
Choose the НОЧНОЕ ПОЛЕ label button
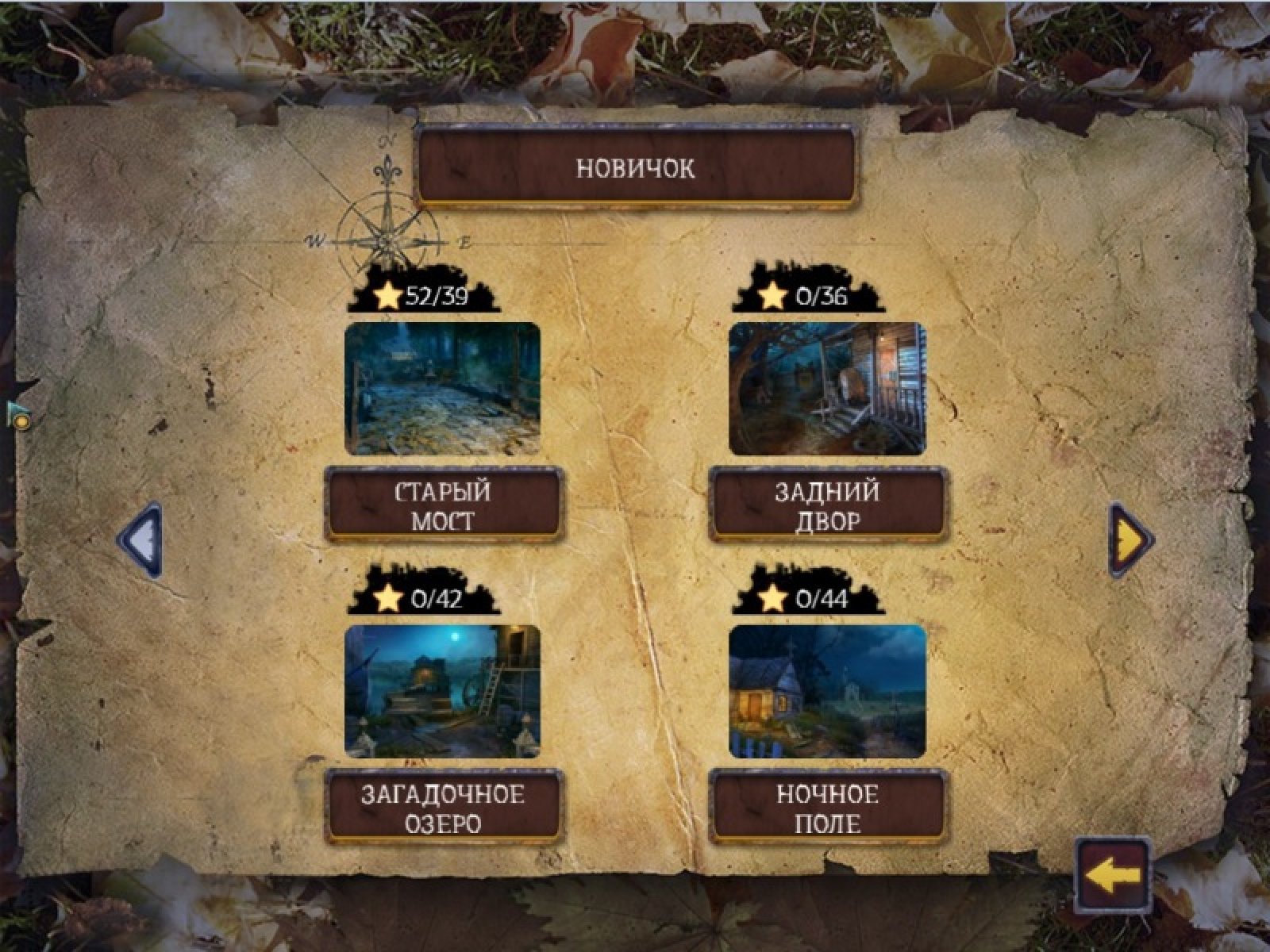click(827, 808)
